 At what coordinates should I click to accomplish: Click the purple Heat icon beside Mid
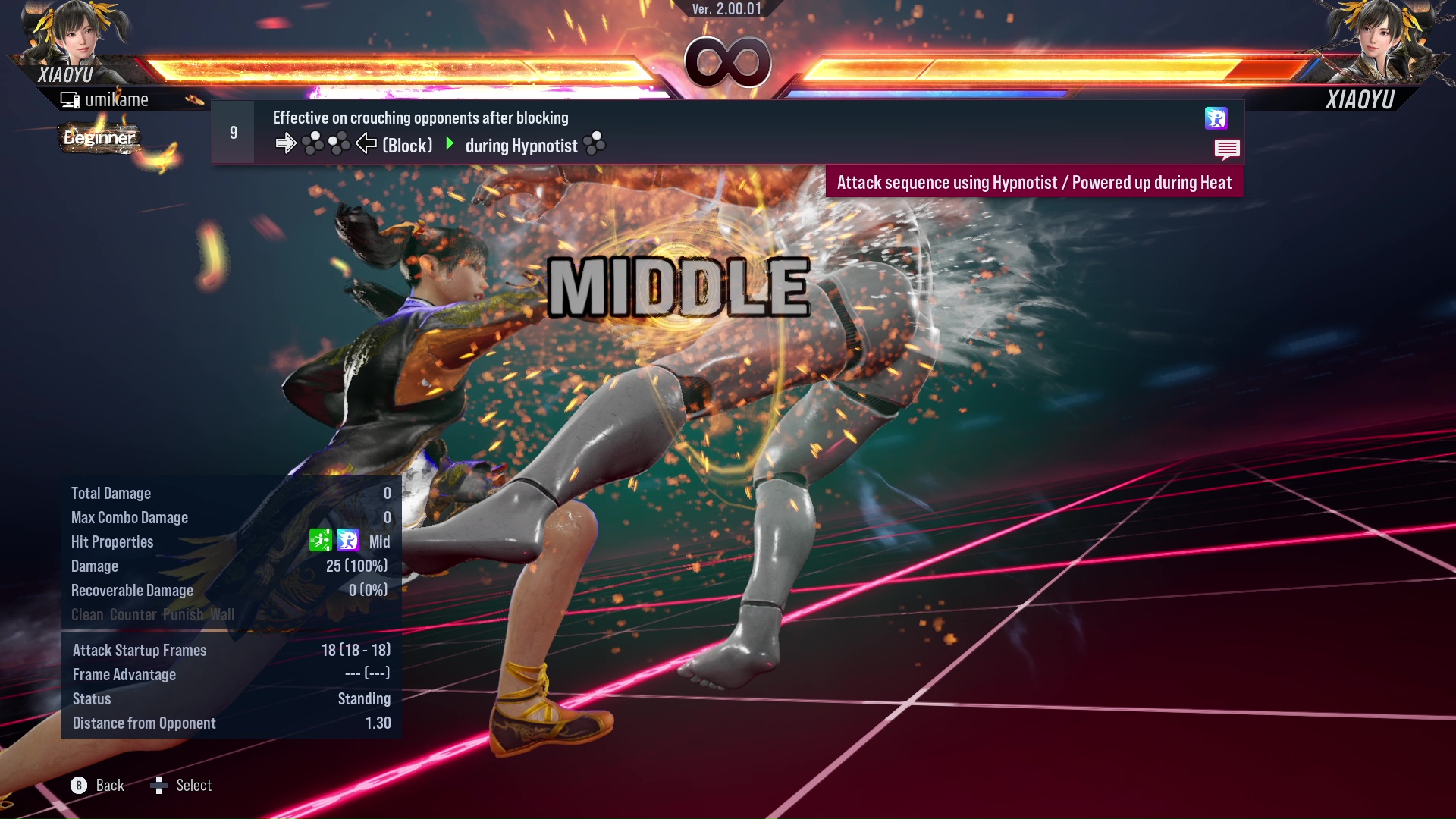pos(348,541)
